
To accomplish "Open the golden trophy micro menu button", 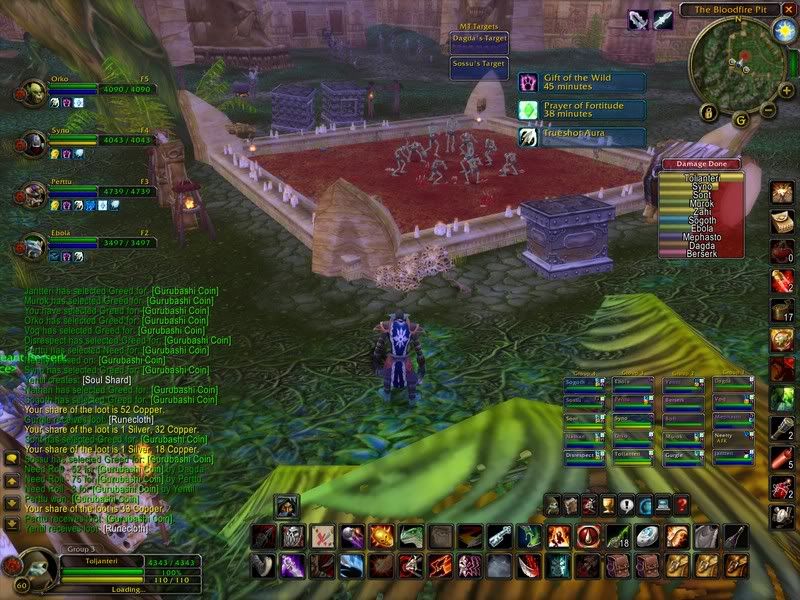I will coord(608,505).
